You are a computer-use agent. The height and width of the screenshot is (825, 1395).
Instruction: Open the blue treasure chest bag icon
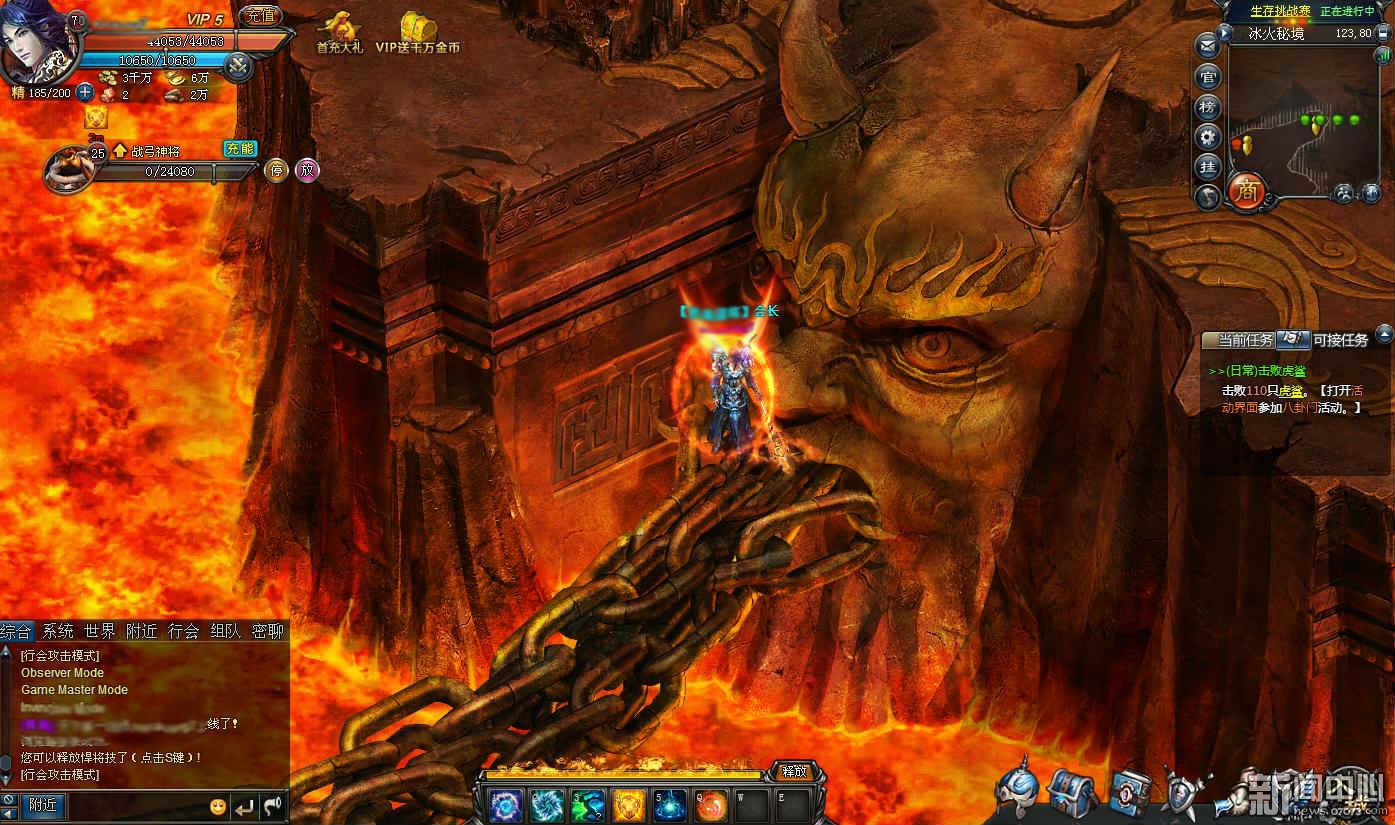point(1070,793)
